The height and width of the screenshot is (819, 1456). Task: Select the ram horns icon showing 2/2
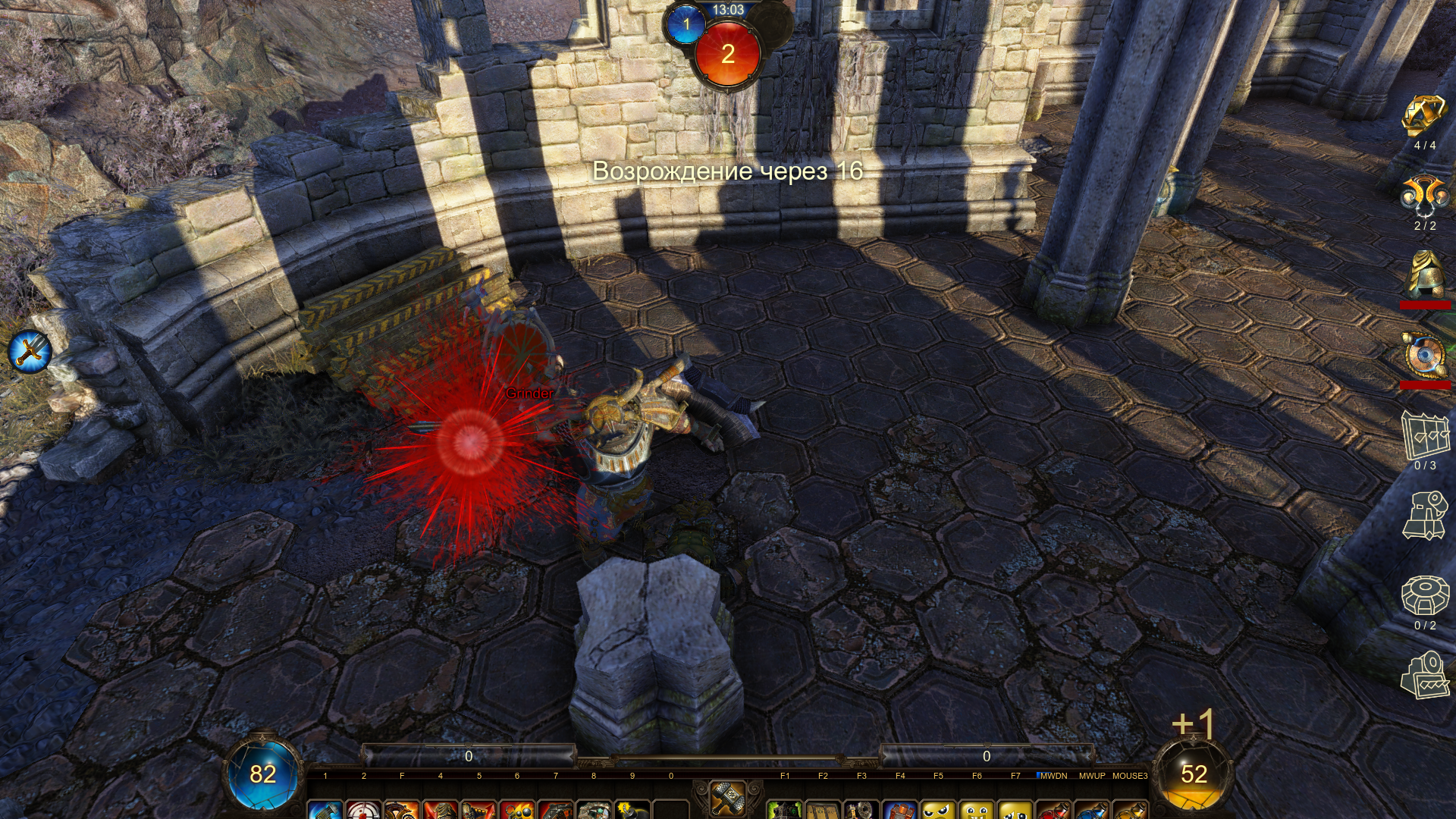pos(1424,196)
